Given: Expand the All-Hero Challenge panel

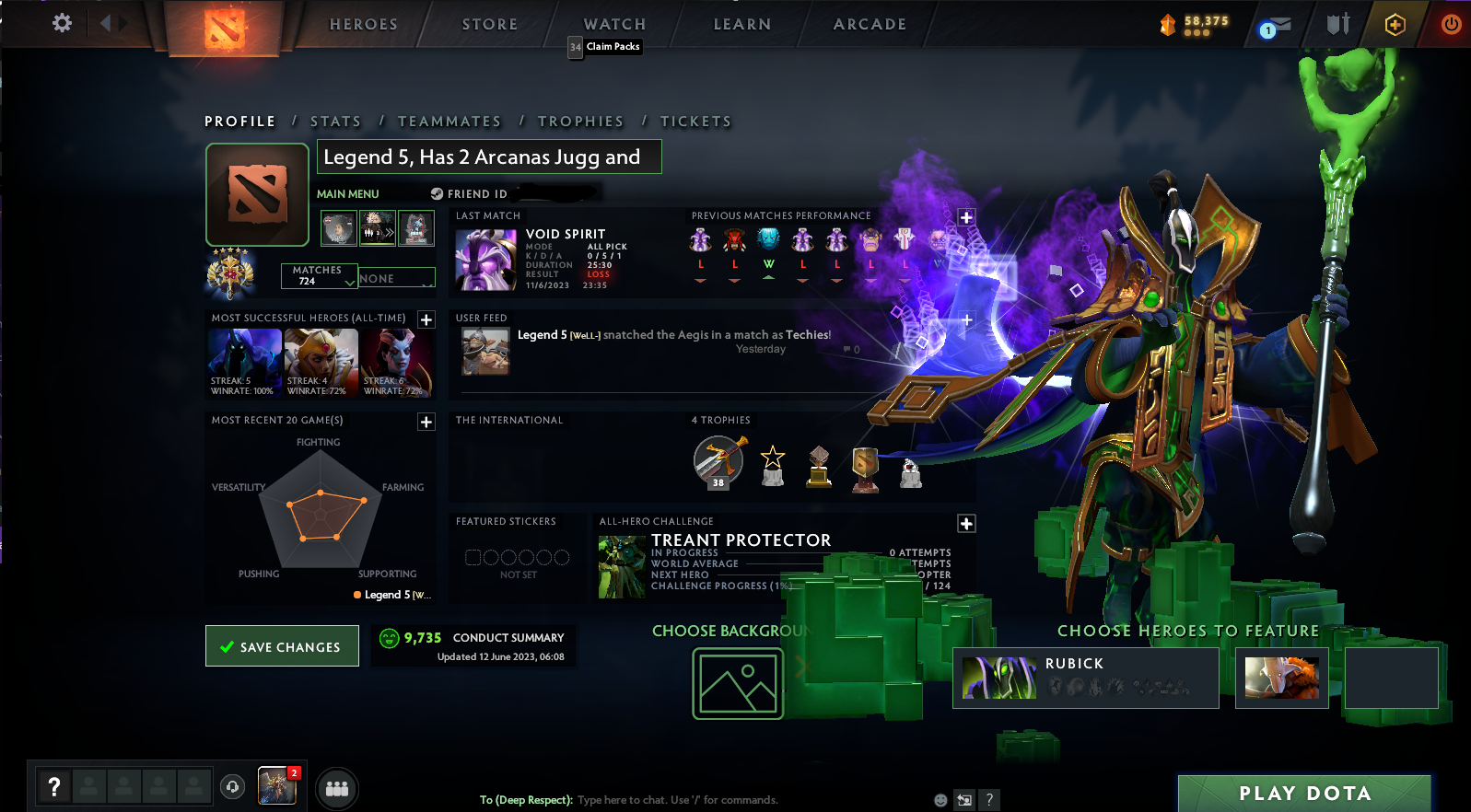Looking at the screenshot, I should pos(966,523).
